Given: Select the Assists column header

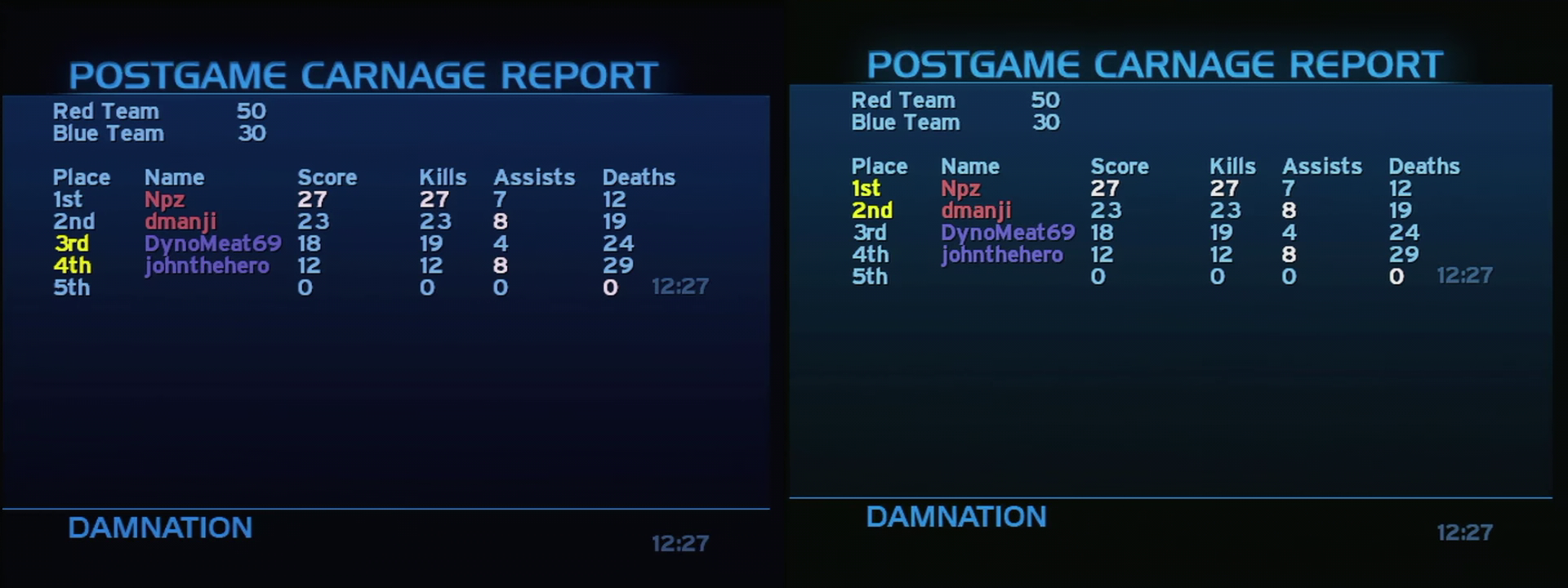Looking at the screenshot, I should [x=534, y=177].
